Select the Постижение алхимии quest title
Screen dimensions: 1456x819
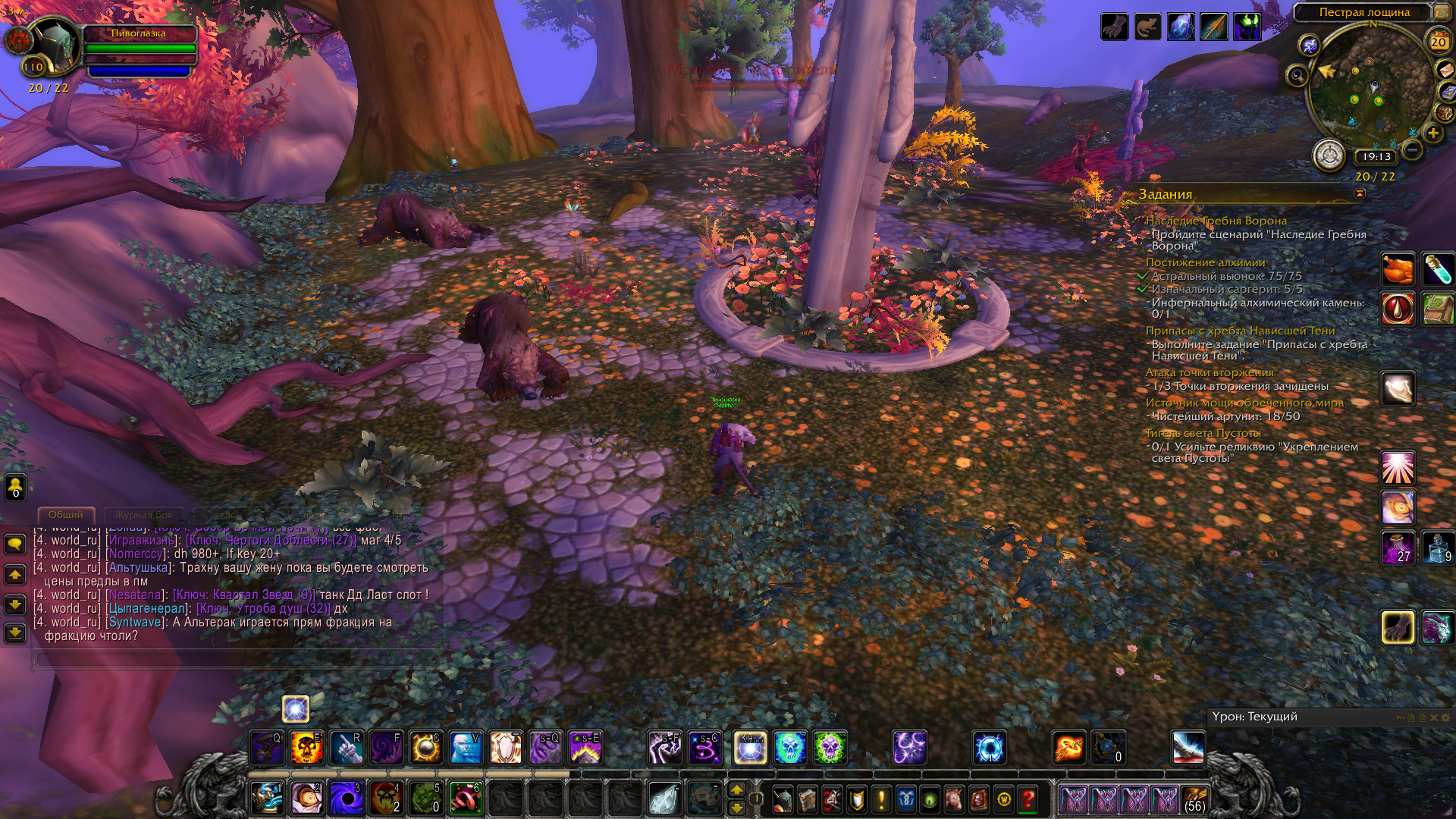pyautogui.click(x=1205, y=262)
